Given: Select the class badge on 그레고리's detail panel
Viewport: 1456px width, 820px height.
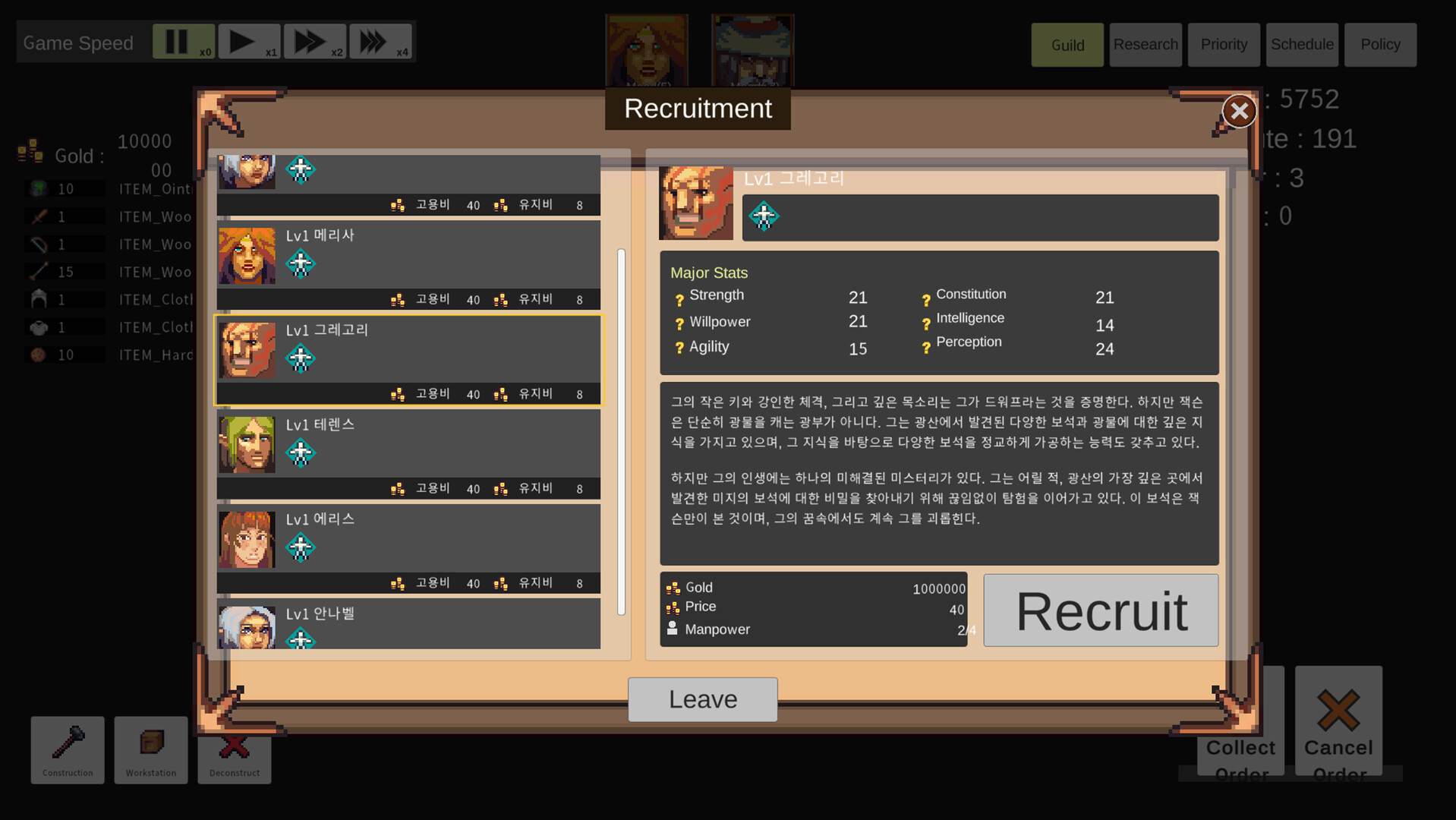Looking at the screenshot, I should click(x=764, y=216).
